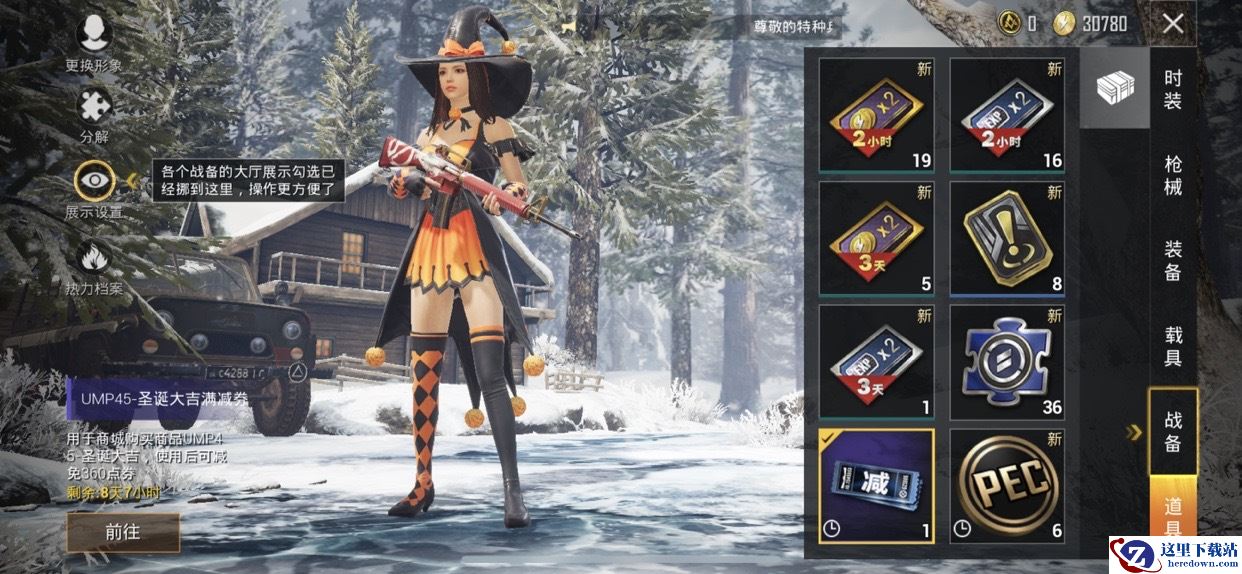1242x574 pixels.
Task: Open the 分解 dismantle puzzle icon
Action: pyautogui.click(x=95, y=108)
